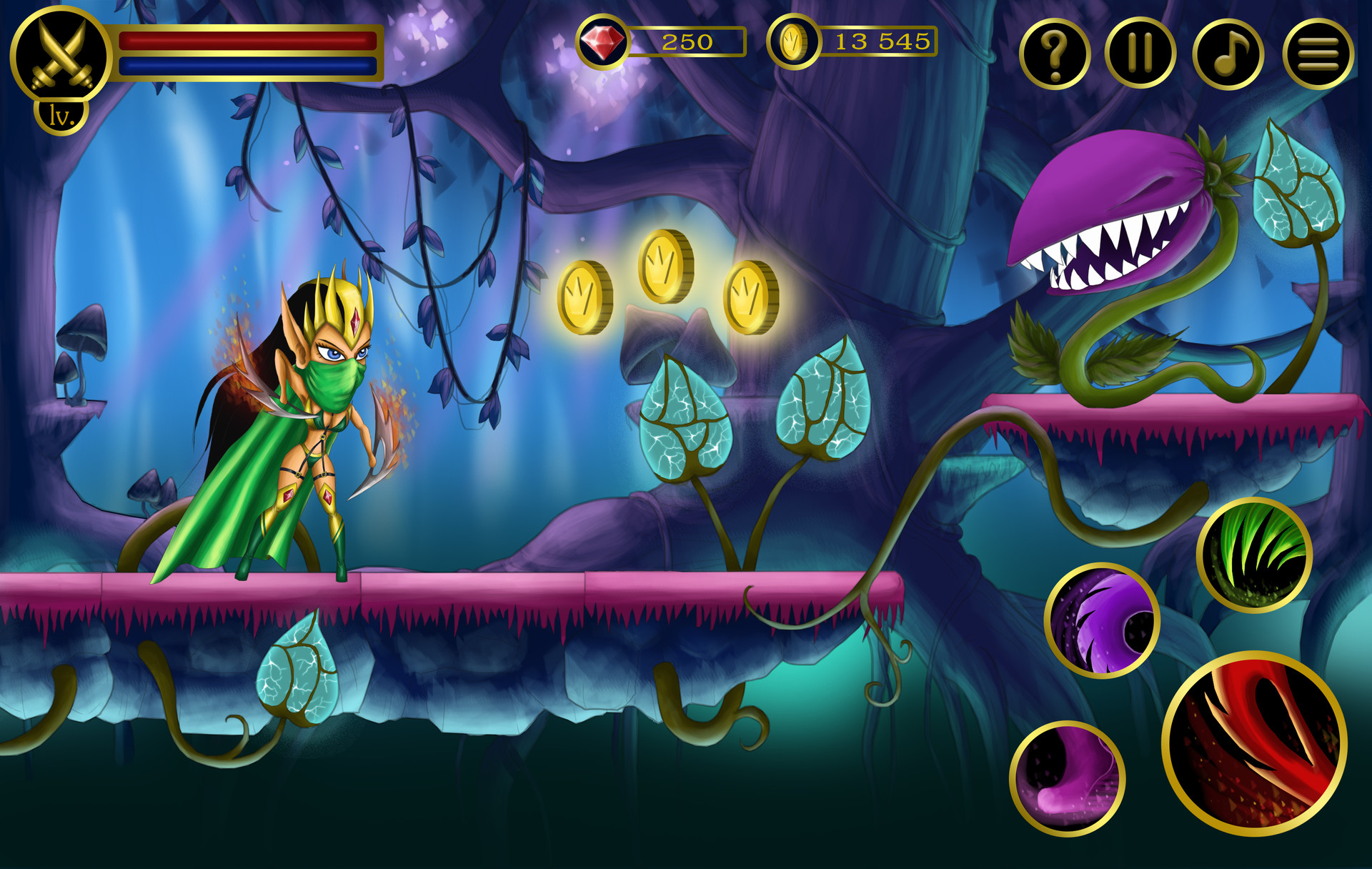Use the purple vortex ability
Image resolution: width=1372 pixels, height=869 pixels.
pos(1102,620)
